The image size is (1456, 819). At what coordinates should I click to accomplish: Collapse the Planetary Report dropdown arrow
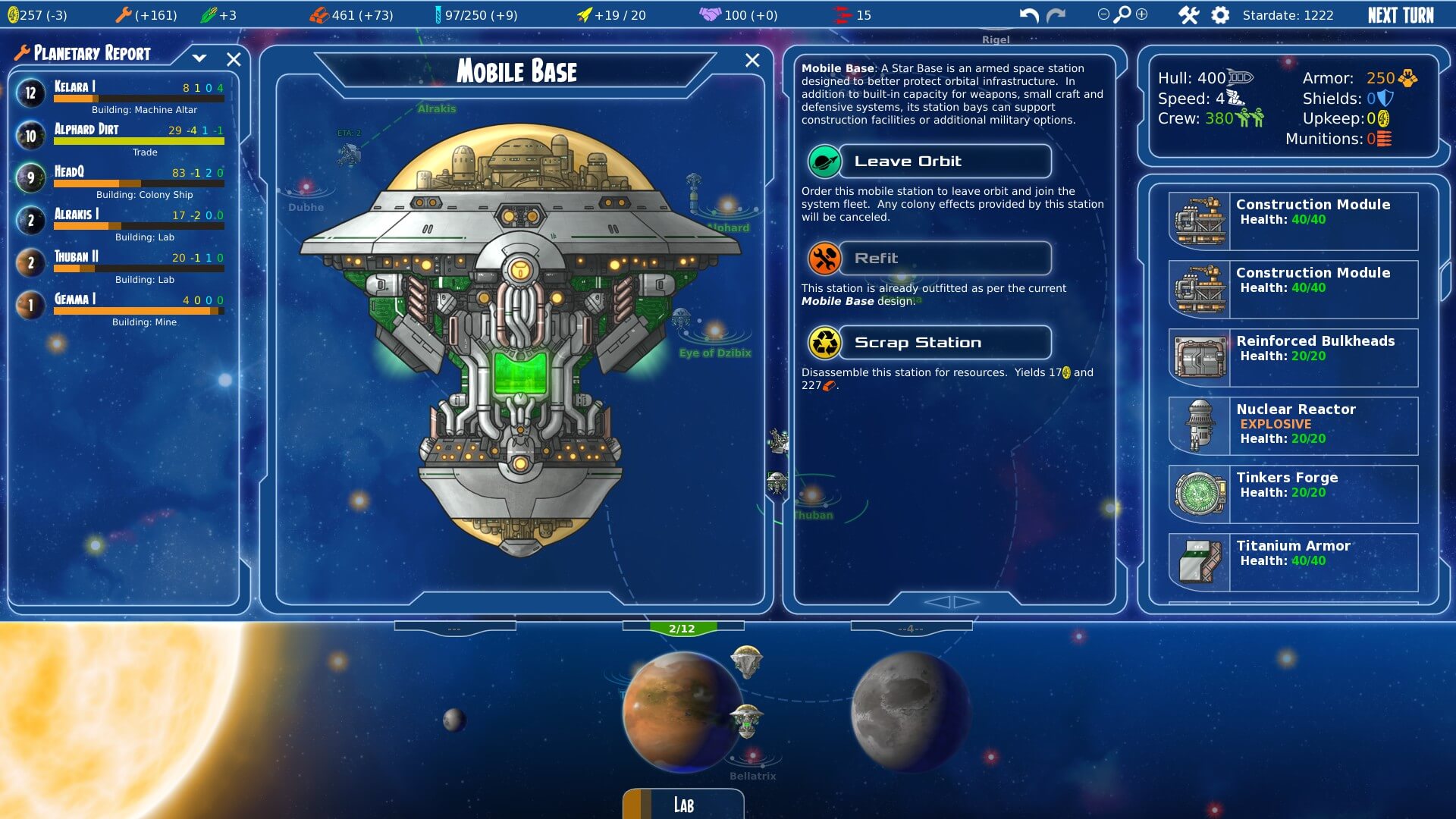199,58
